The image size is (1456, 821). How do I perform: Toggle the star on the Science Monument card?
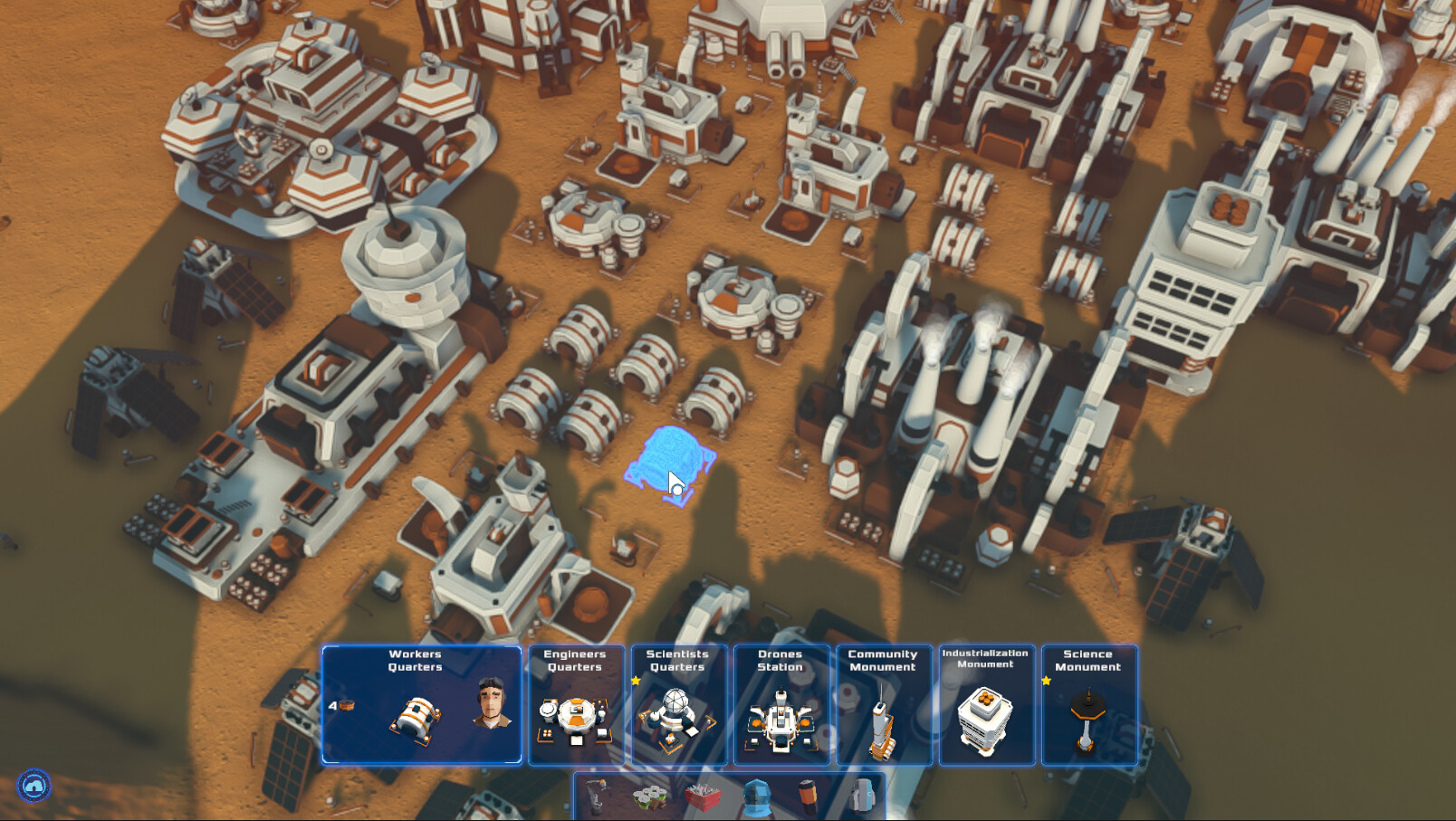pyautogui.click(x=1047, y=678)
